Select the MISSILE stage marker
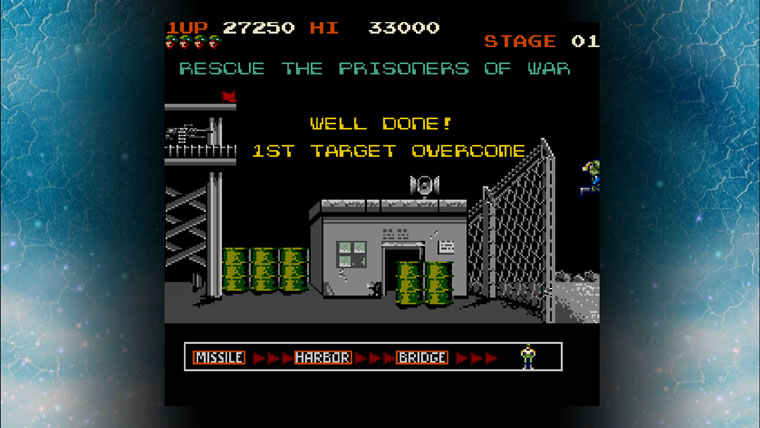The image size is (760, 428). 219,357
